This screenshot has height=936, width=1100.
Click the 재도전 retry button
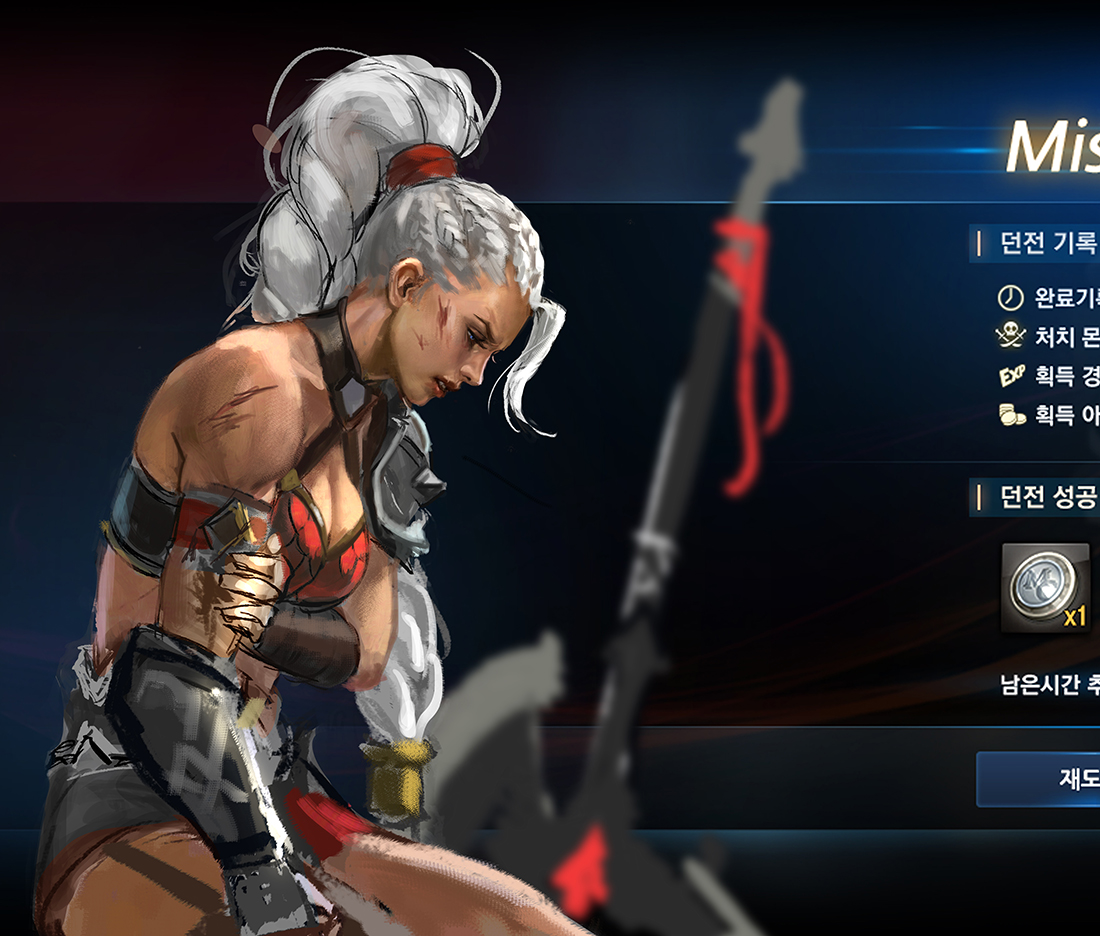[1040, 779]
